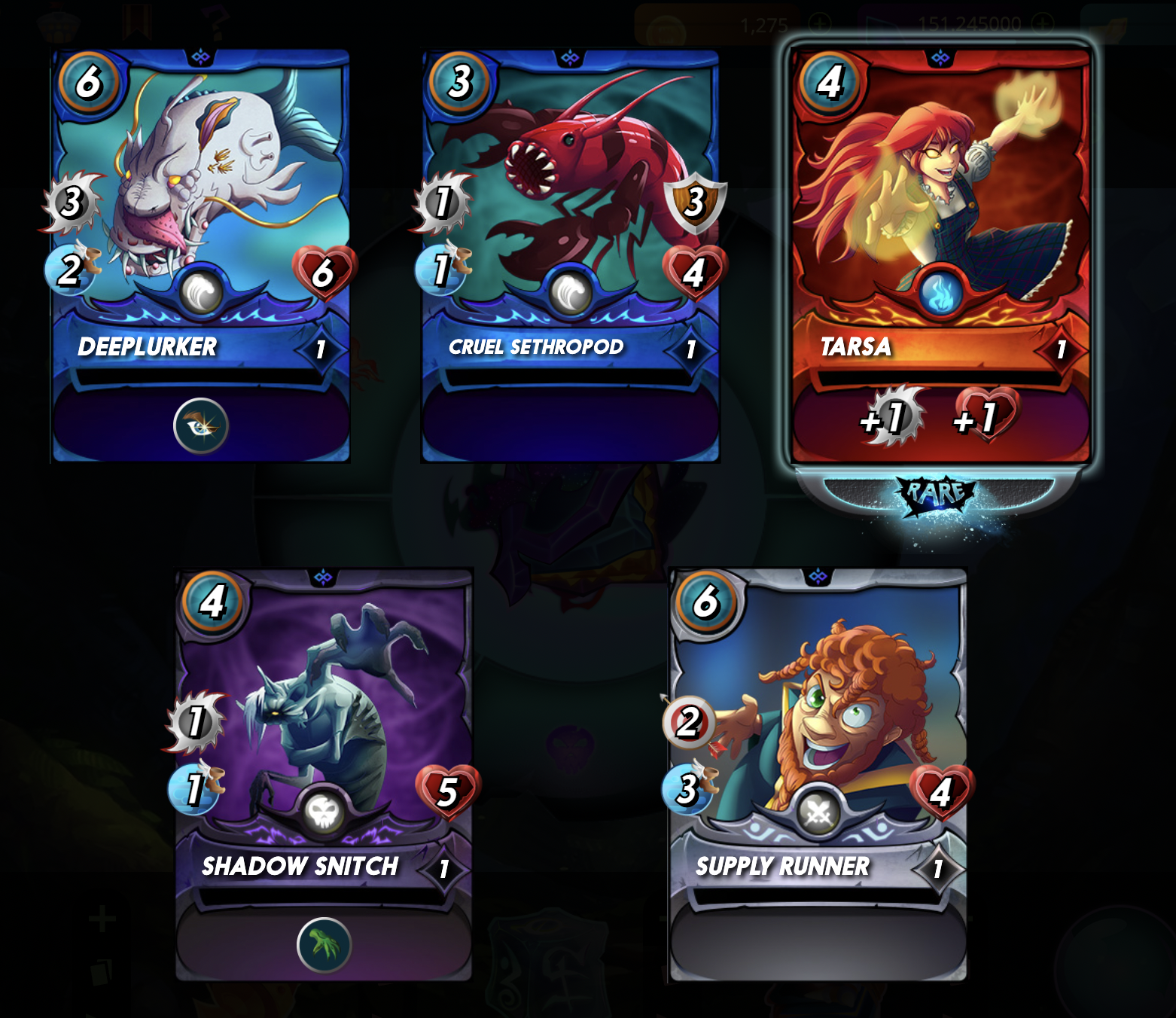Viewport: 1176px width, 1018px height.
Task: Click Shadow Snitch's green claw ability icon
Action: pos(324,944)
